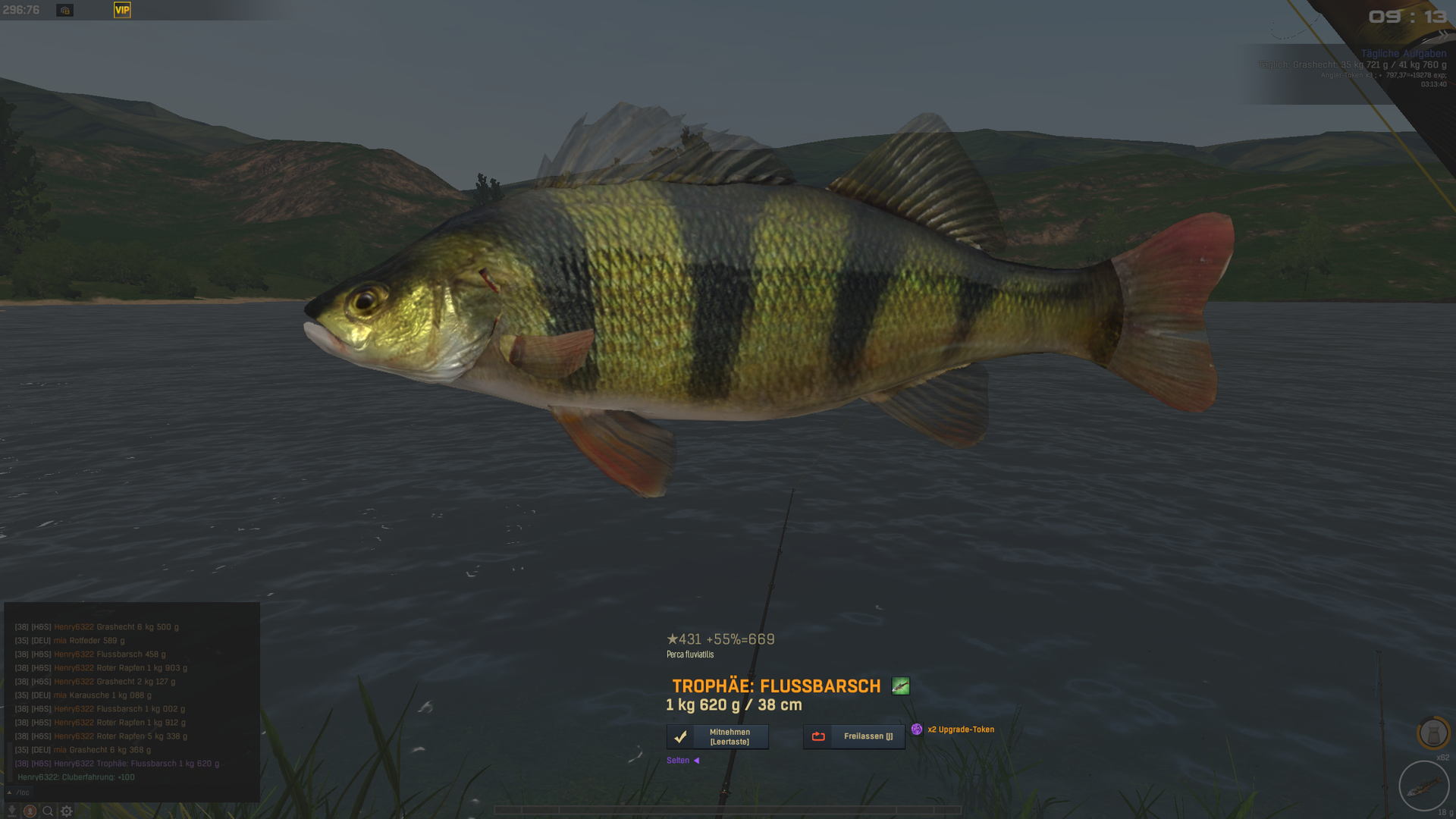Keep the fish with the Mitnehmen button

pos(717,736)
